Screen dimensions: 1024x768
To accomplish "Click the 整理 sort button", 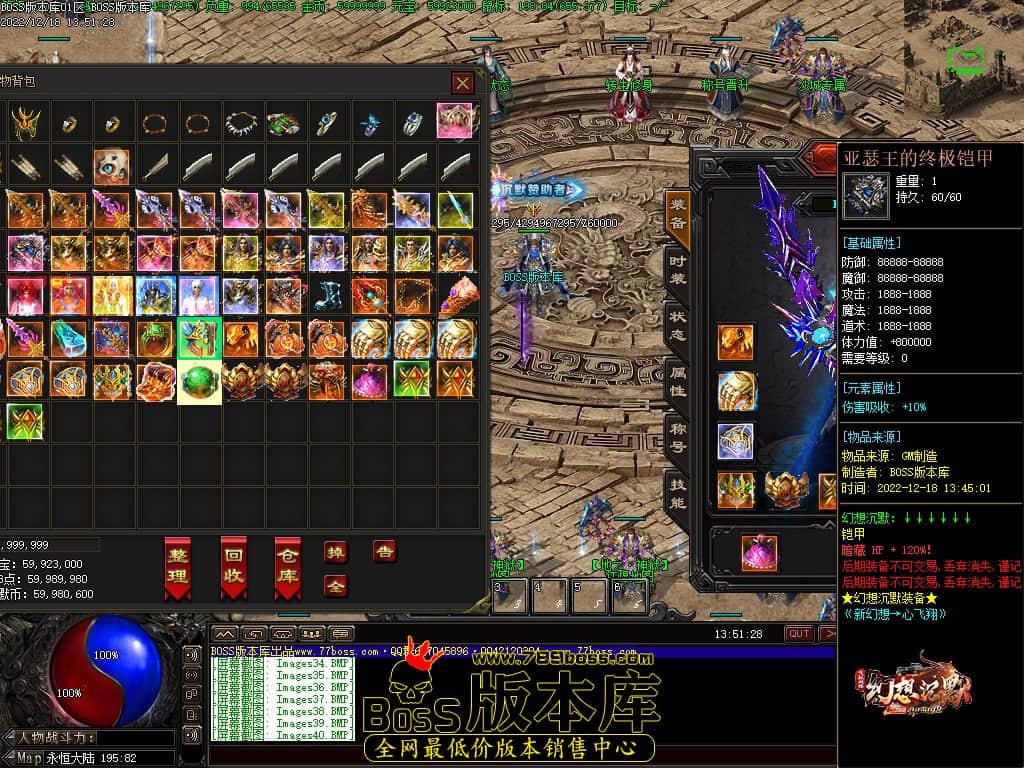I will click(178, 567).
